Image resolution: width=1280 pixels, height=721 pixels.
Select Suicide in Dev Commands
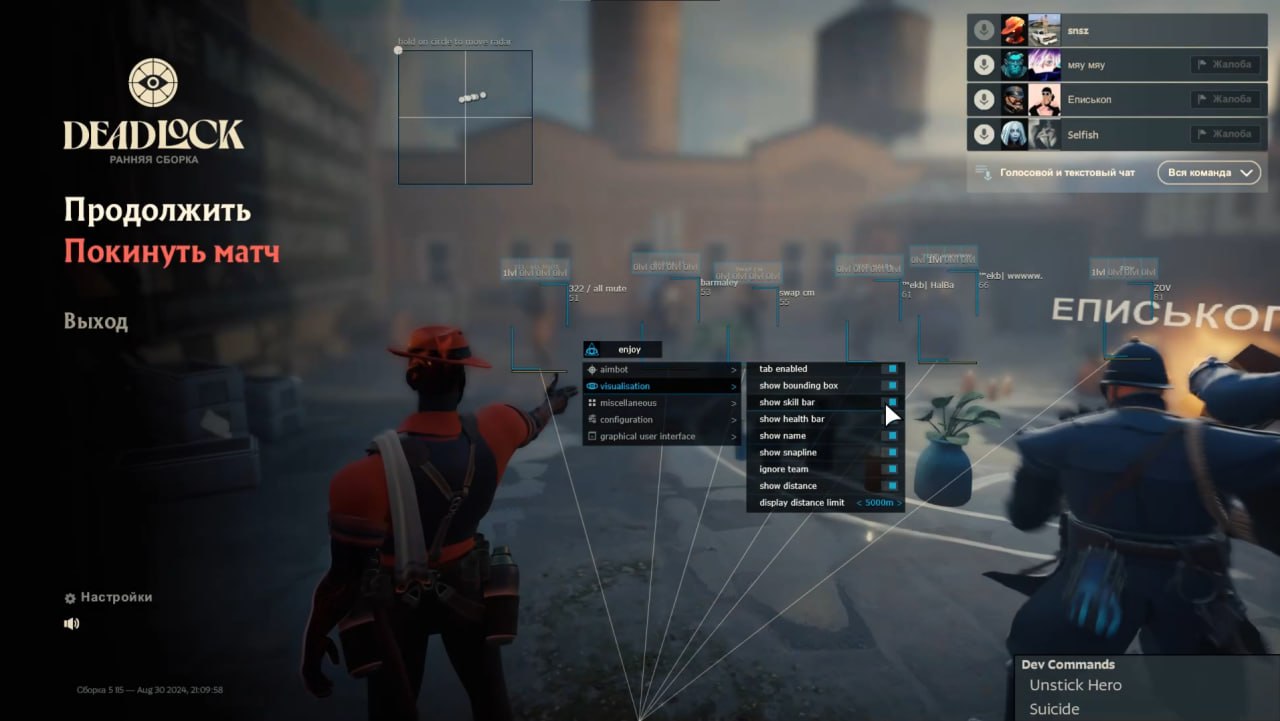click(x=1053, y=708)
